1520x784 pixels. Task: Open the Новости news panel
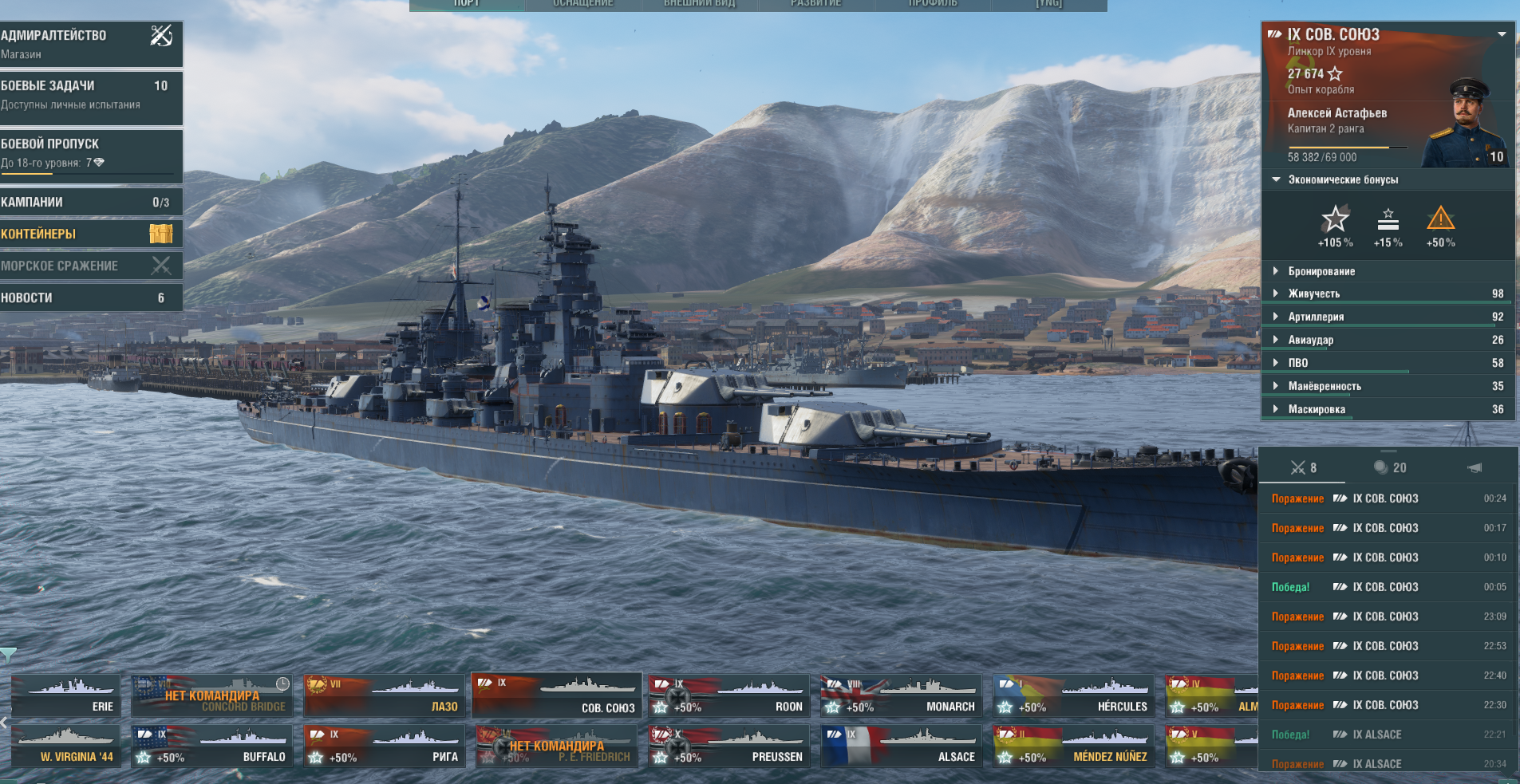(x=89, y=297)
